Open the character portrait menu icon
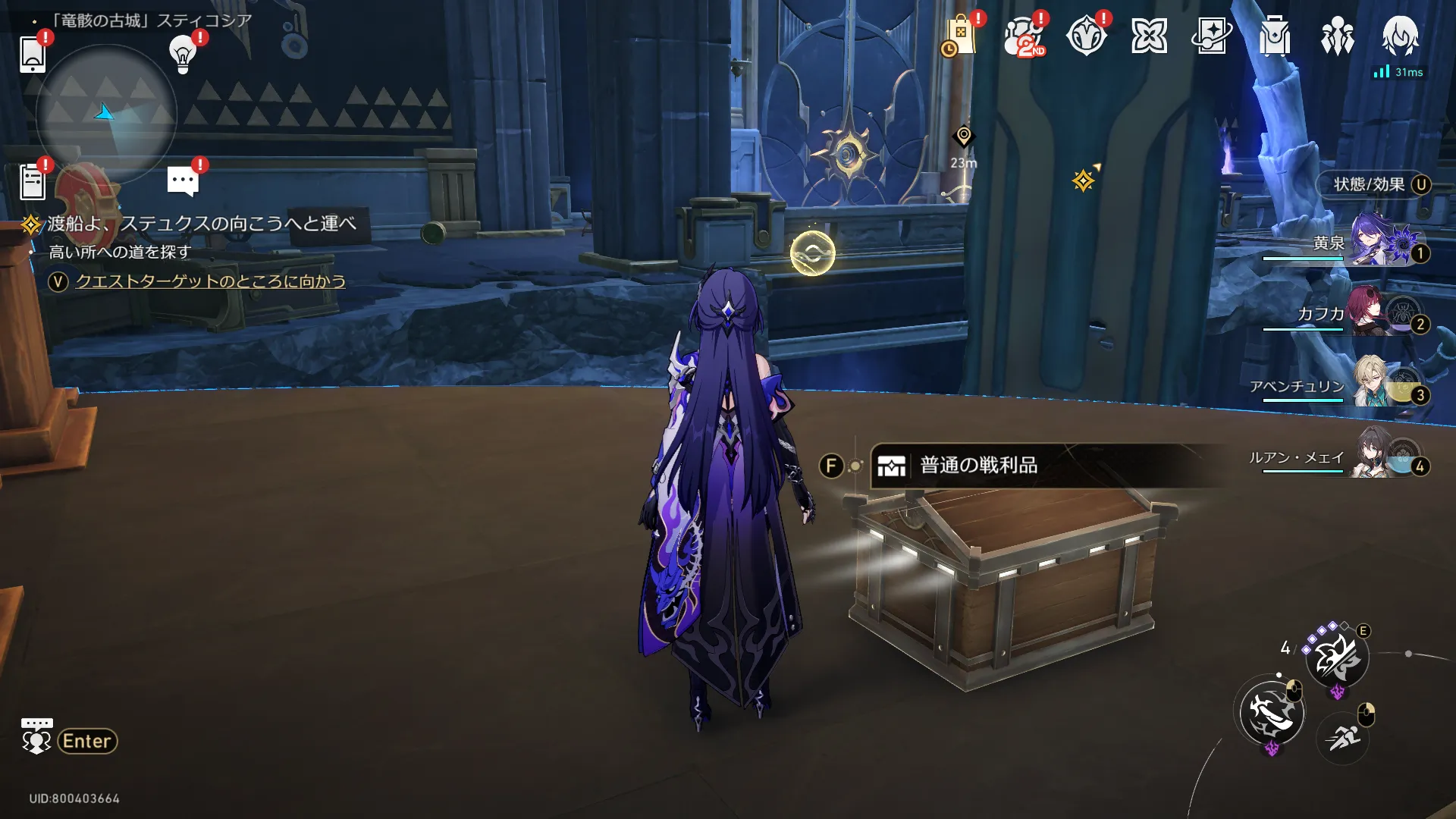Screen dimensions: 1456x819 (1400, 35)
